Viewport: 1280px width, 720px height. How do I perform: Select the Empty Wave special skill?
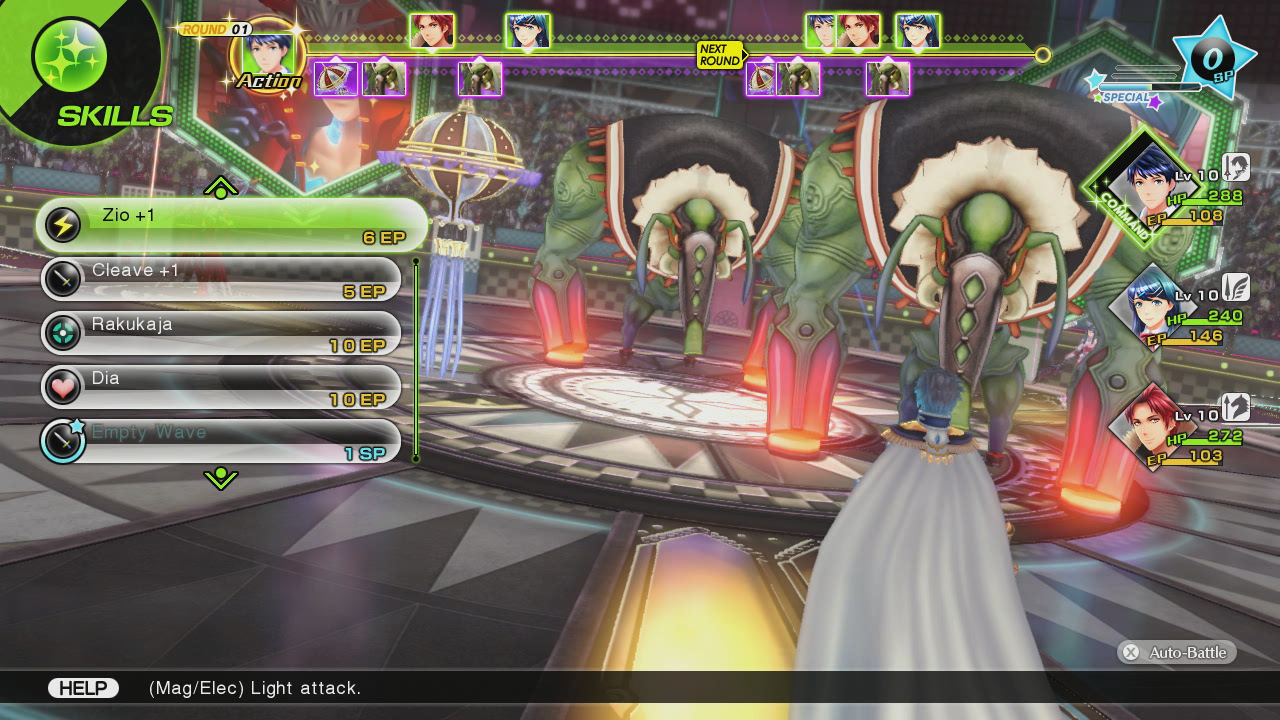(x=221, y=441)
